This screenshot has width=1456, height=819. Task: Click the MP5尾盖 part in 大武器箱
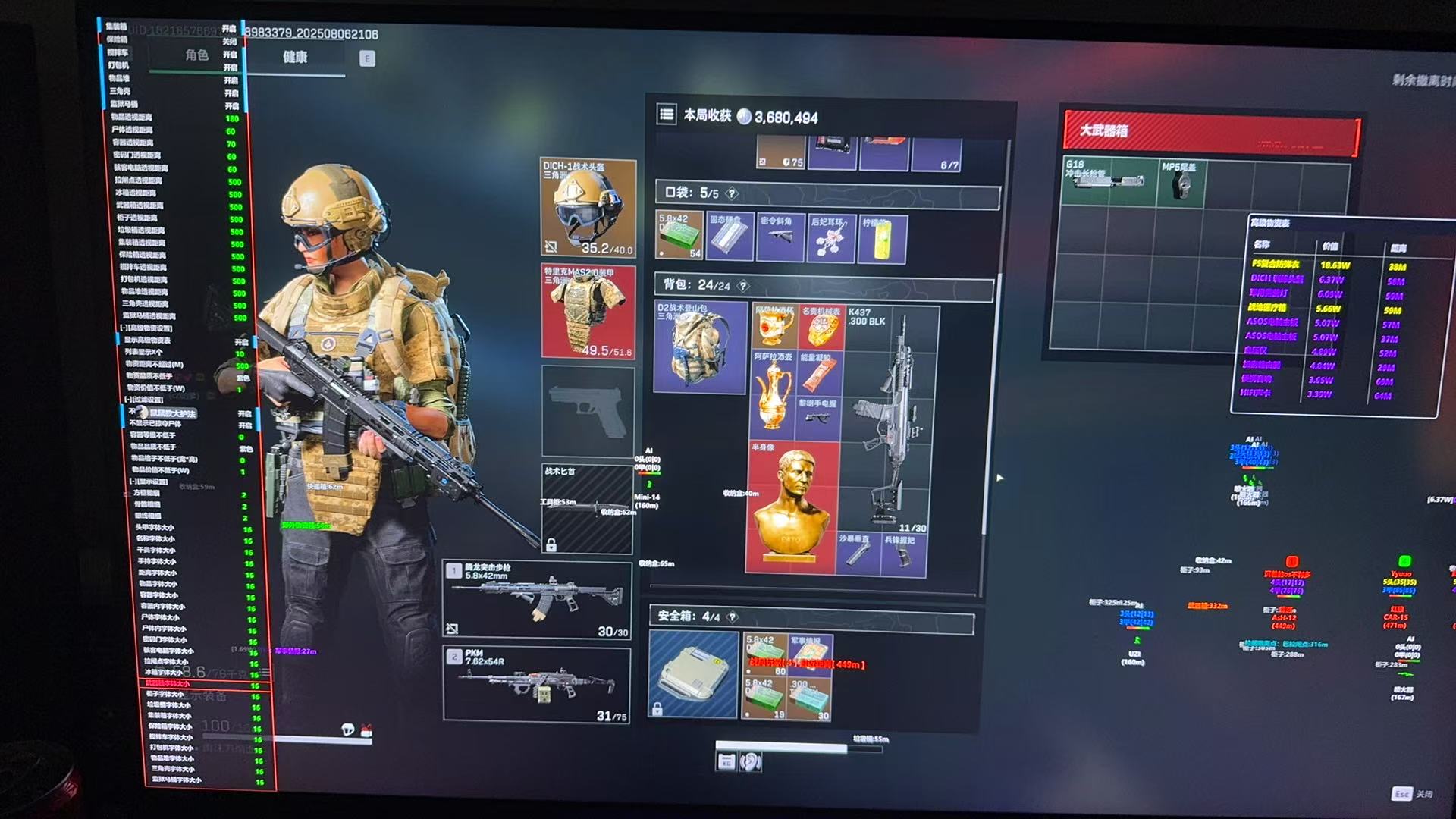[x=1180, y=182]
